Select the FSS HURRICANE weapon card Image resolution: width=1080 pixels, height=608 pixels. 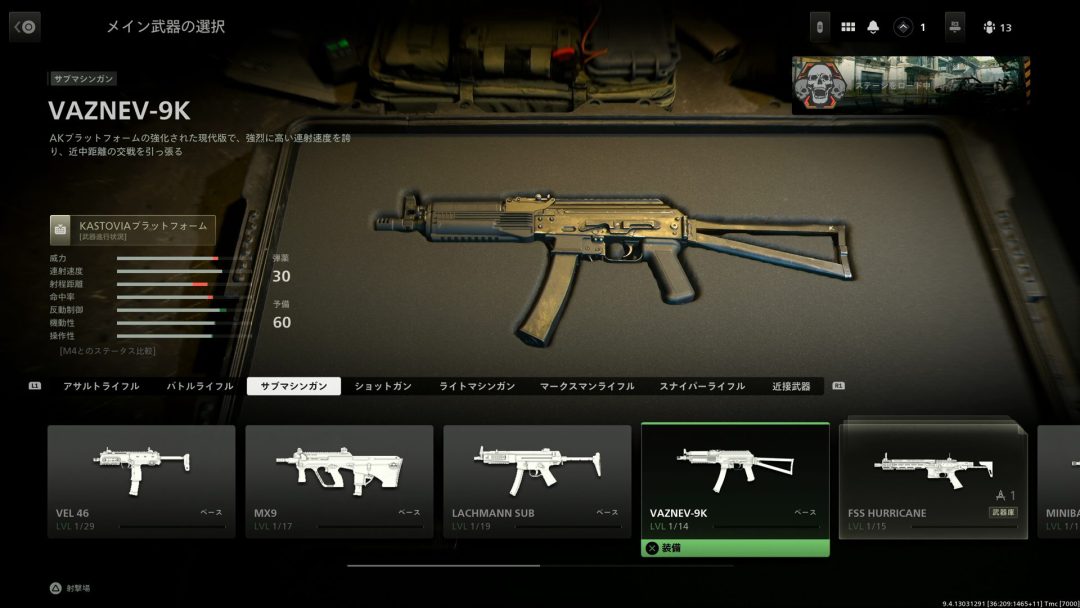point(933,481)
